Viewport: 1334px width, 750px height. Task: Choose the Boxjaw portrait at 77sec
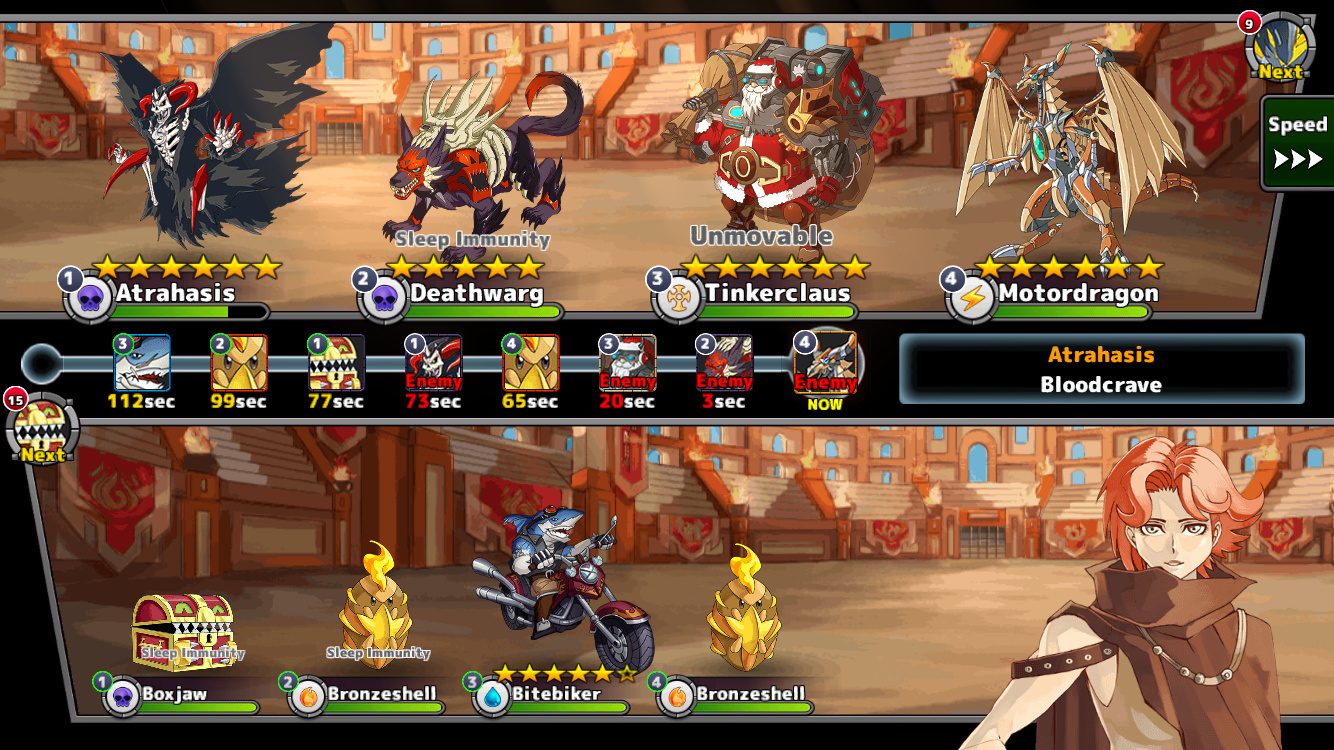(x=337, y=362)
